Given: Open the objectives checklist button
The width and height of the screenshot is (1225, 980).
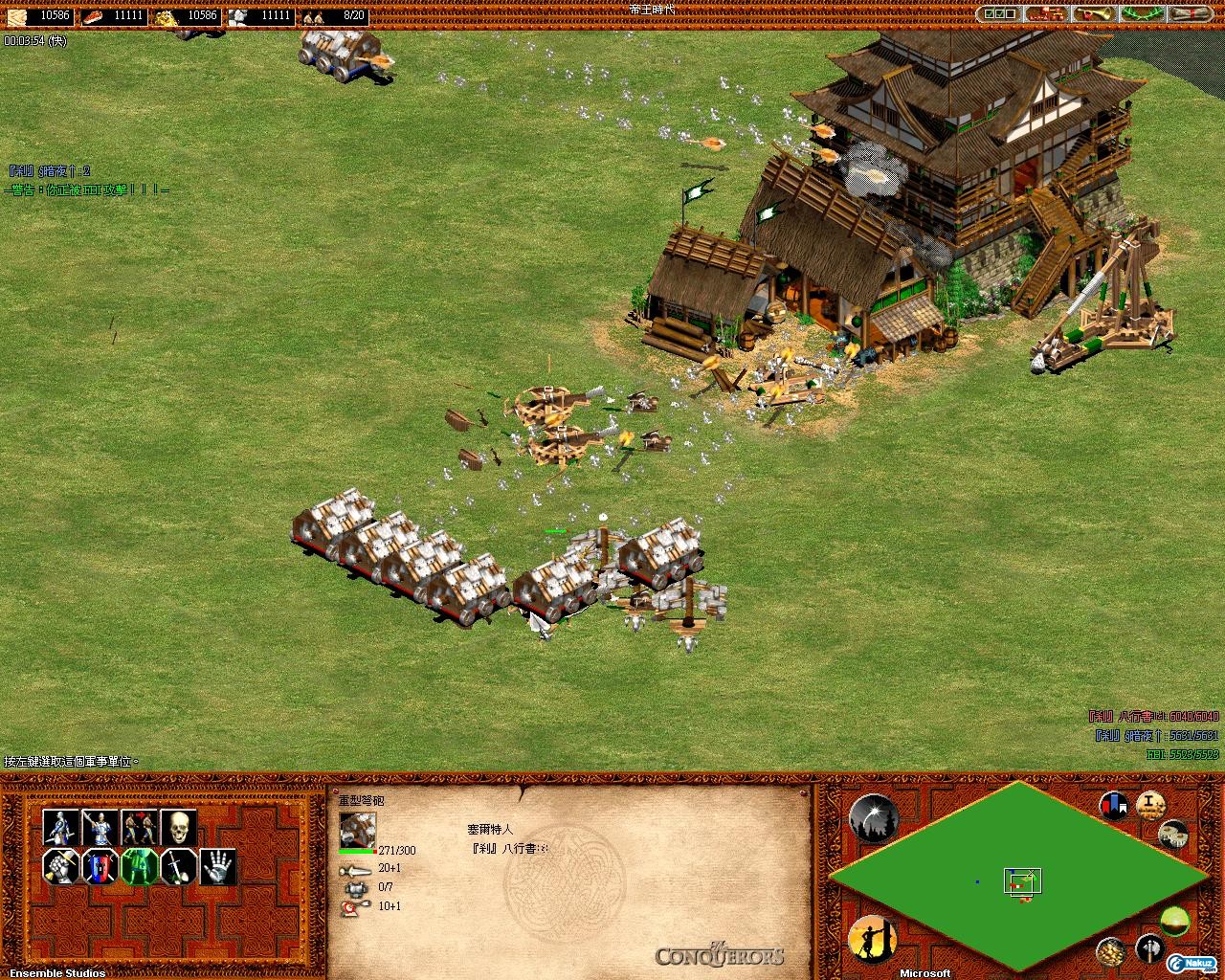Looking at the screenshot, I should [1000, 14].
